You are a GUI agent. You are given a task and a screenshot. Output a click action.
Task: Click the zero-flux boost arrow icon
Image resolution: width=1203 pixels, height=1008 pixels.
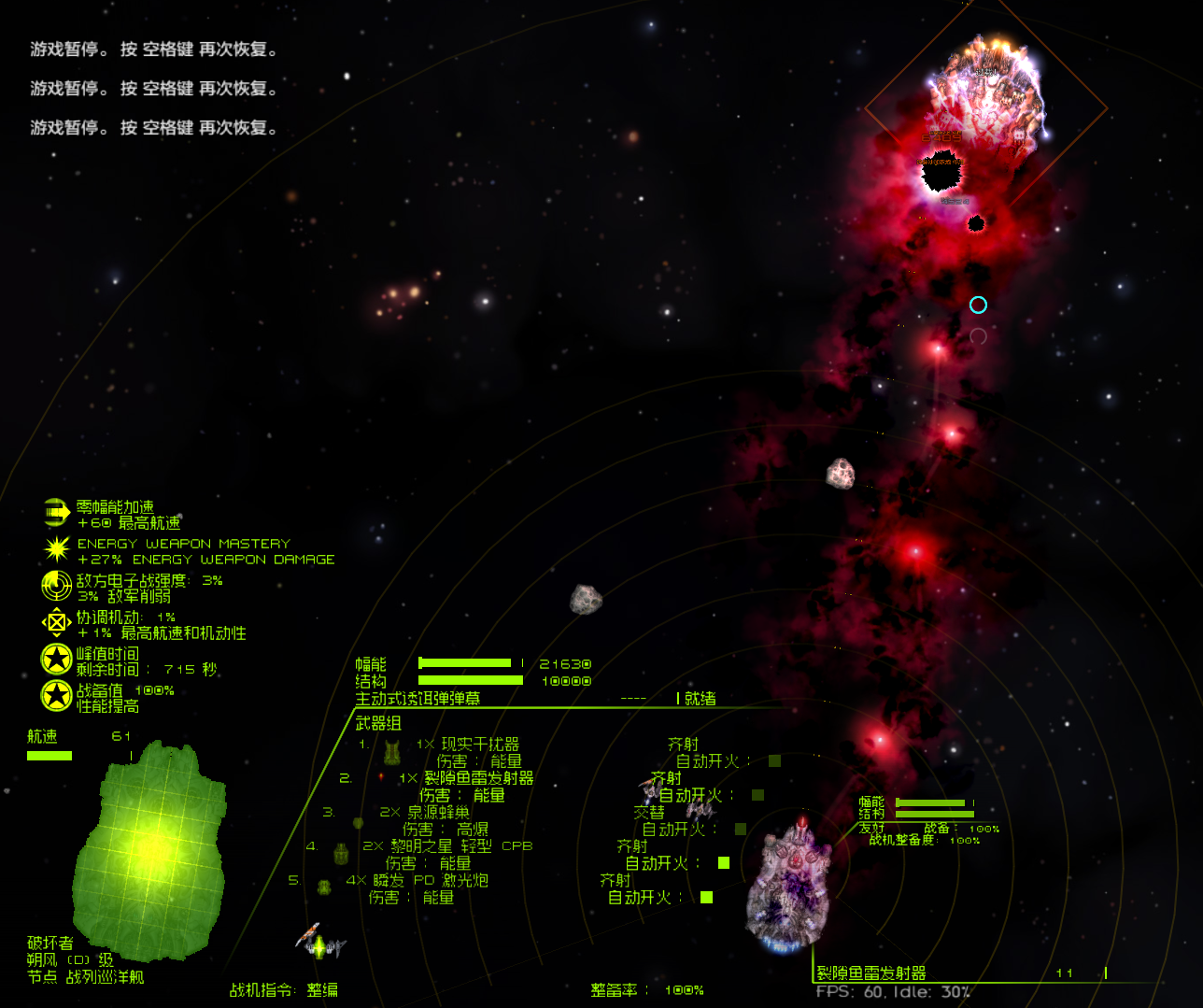tap(56, 510)
